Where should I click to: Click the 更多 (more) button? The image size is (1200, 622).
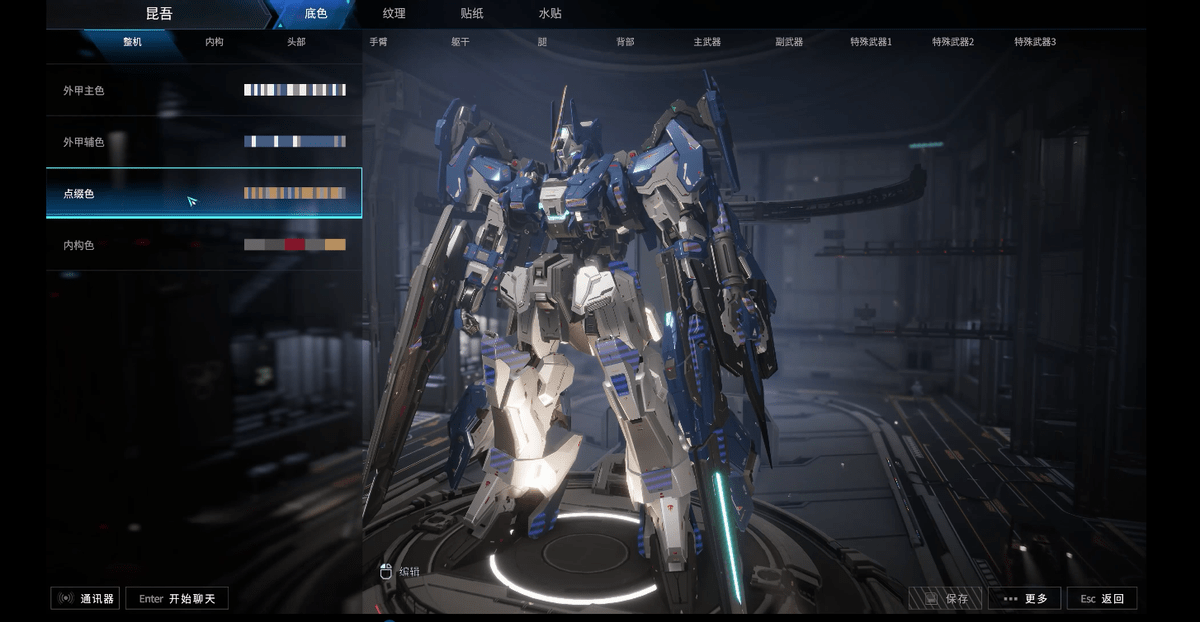[x=1025, y=599]
